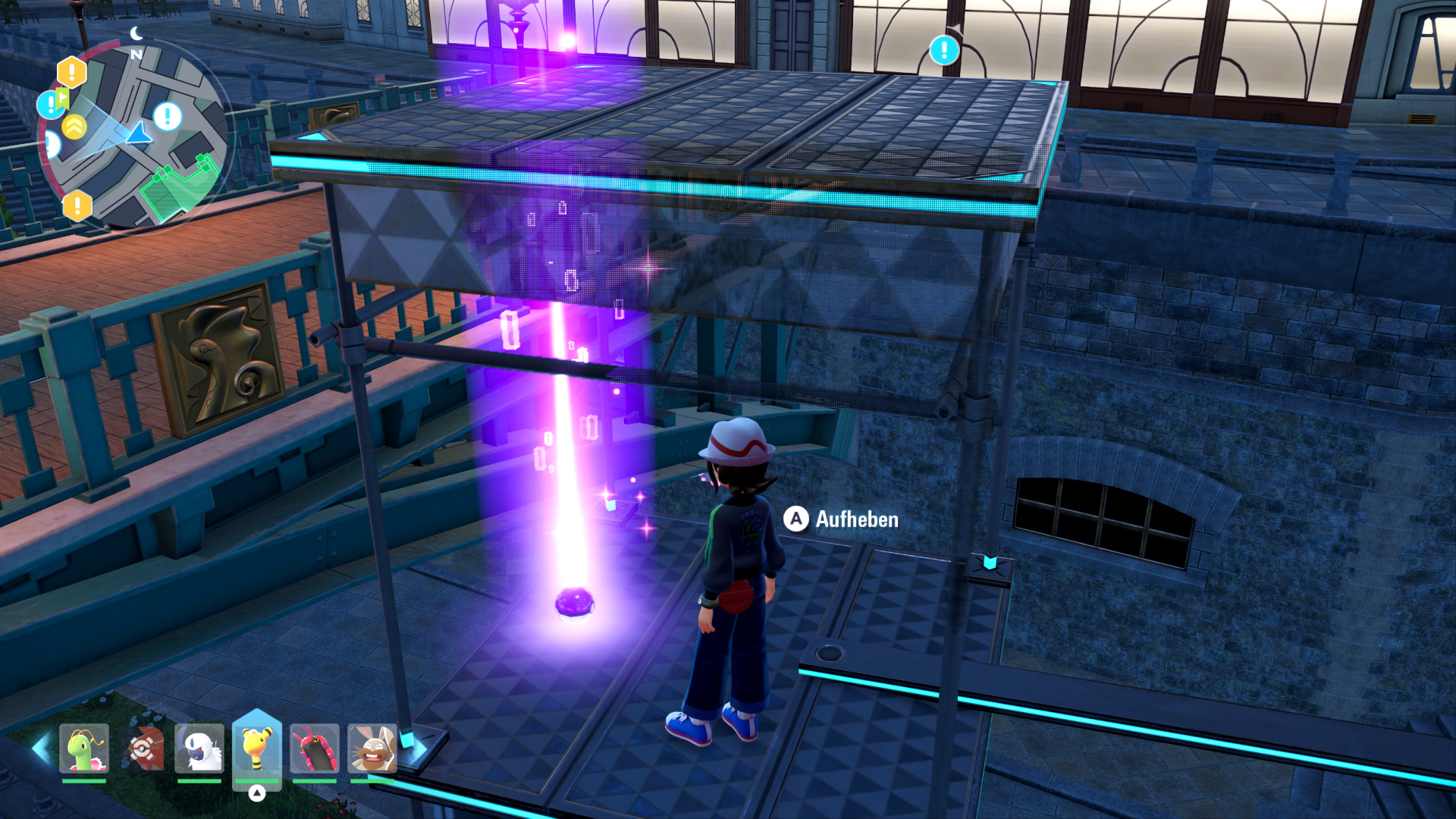Click the blue arrow left of party bar
Screen dimensions: 1456x819
41,748
